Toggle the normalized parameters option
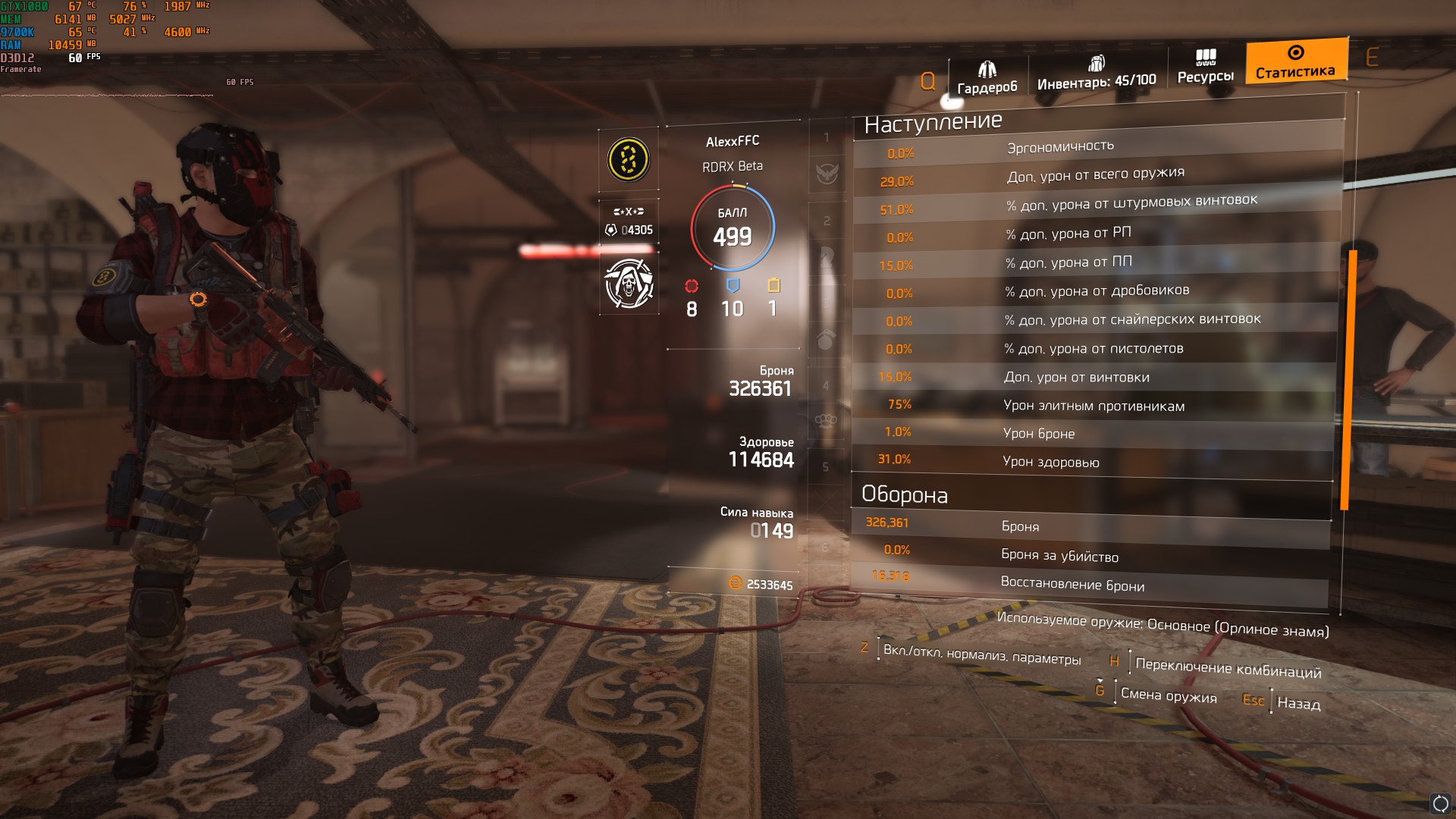1456x819 pixels. tap(981, 655)
